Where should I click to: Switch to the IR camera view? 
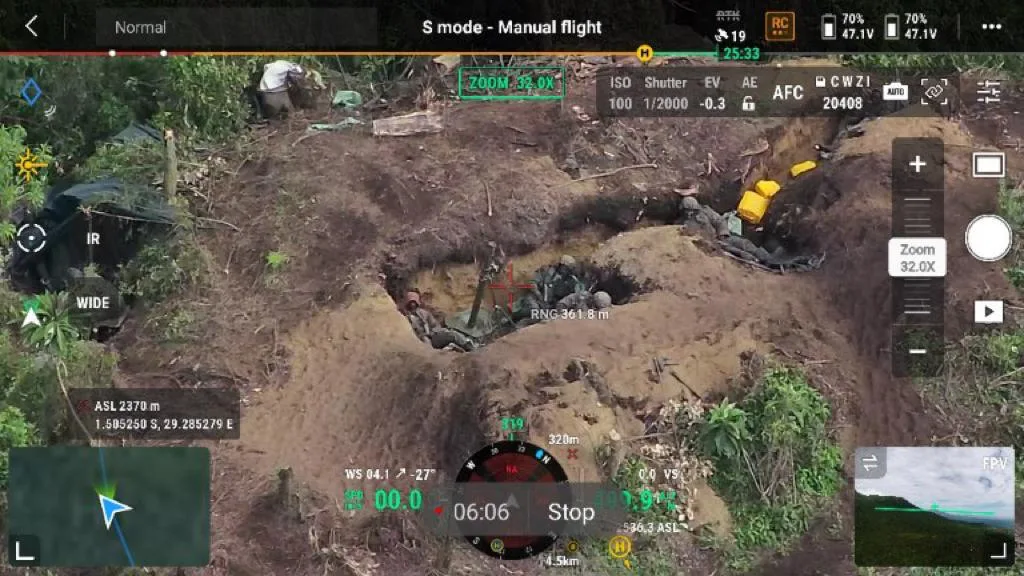pyautogui.click(x=93, y=240)
